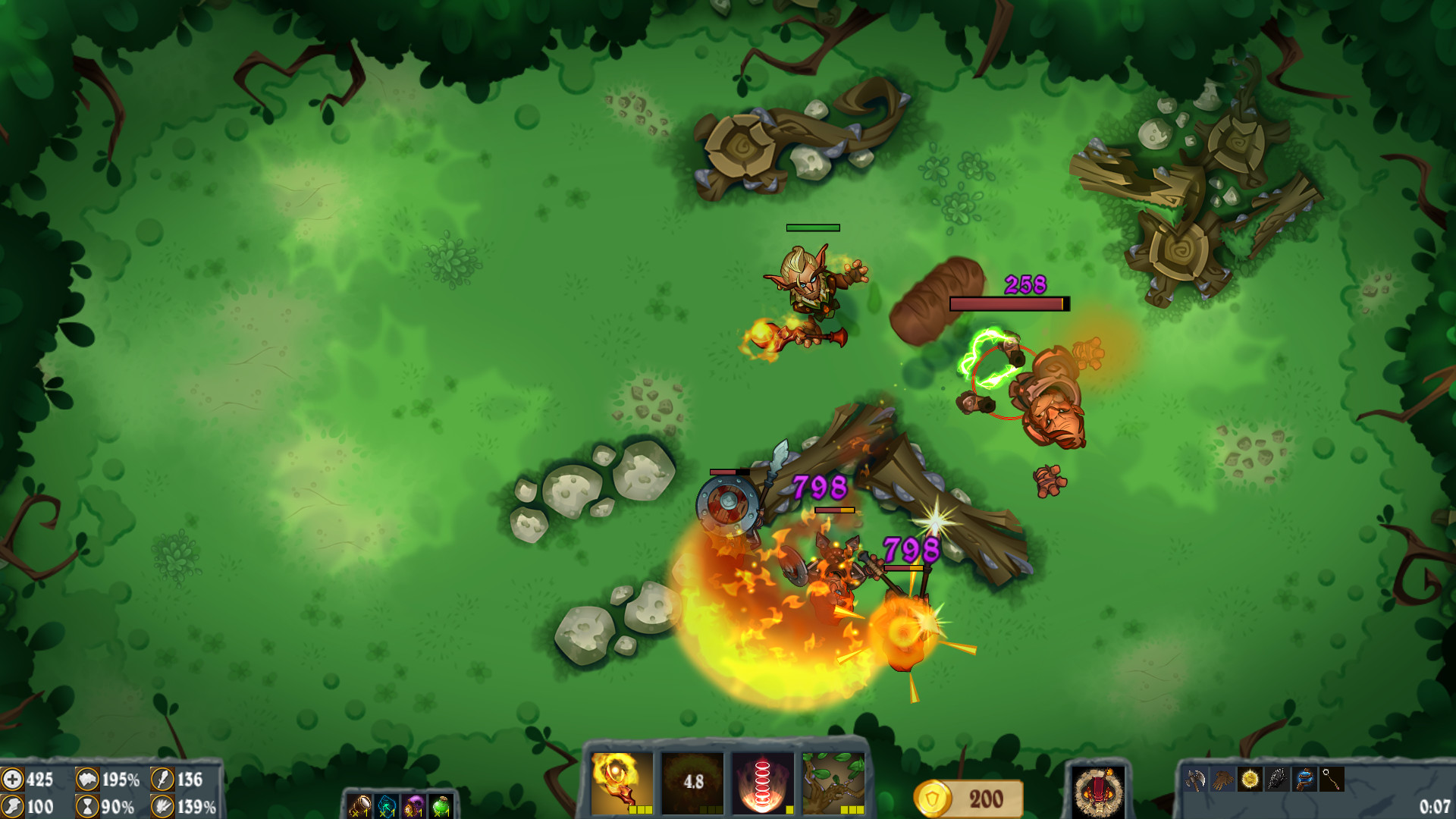This screenshot has width=1456, height=819.
Task: Use the war horn consumable item
Action: (360, 805)
